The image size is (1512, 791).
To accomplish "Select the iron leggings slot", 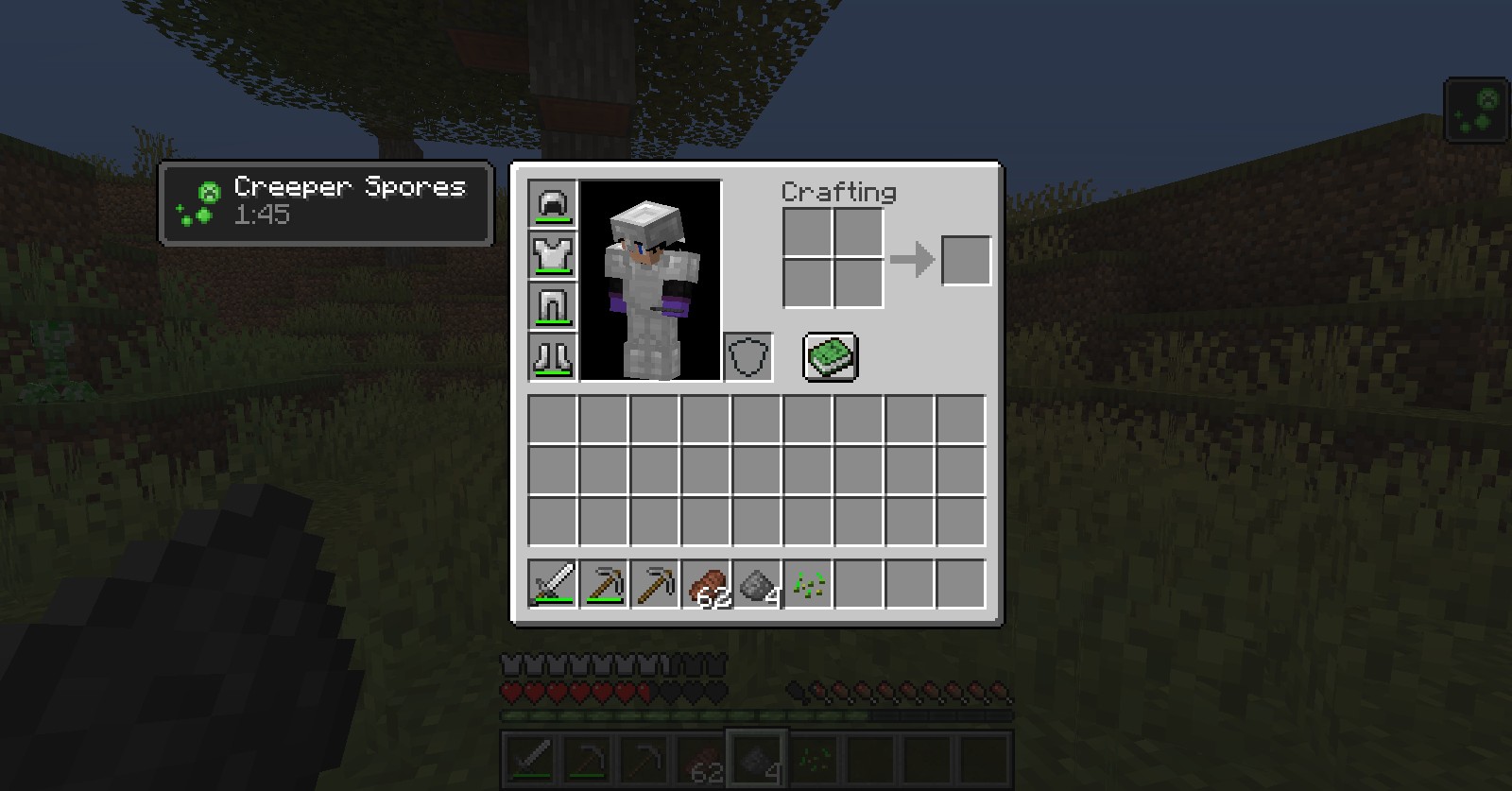I will tap(552, 306).
